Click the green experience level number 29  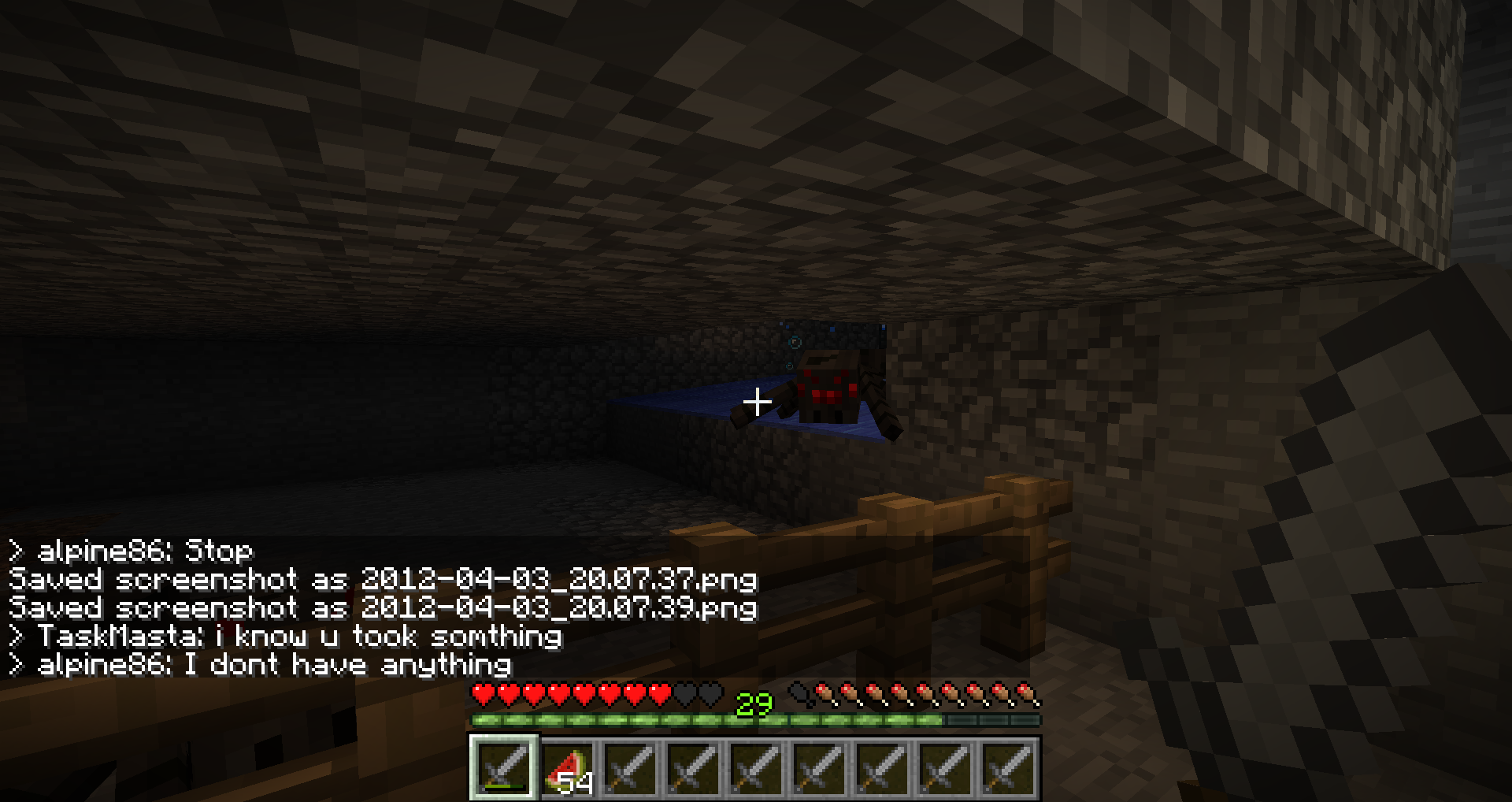(x=754, y=704)
